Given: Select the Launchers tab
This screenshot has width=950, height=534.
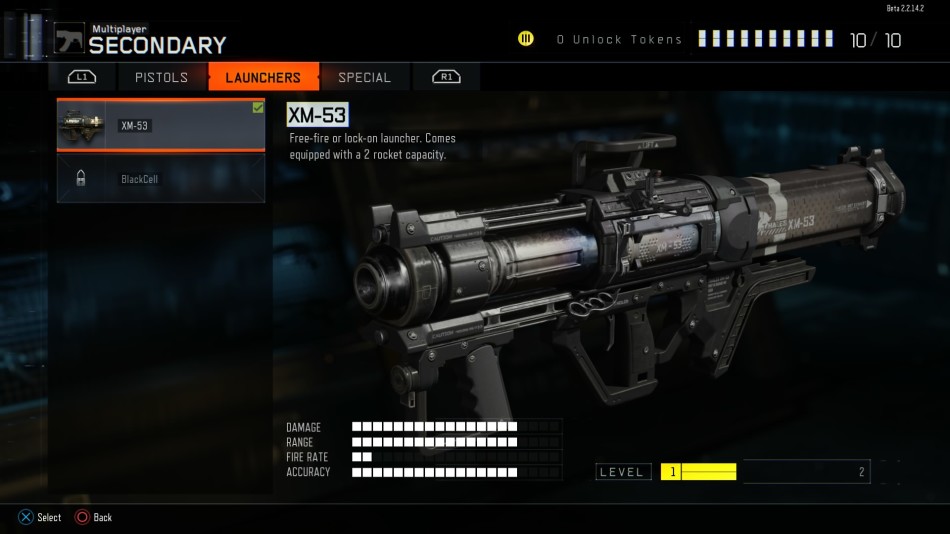Looking at the screenshot, I should tap(263, 77).
